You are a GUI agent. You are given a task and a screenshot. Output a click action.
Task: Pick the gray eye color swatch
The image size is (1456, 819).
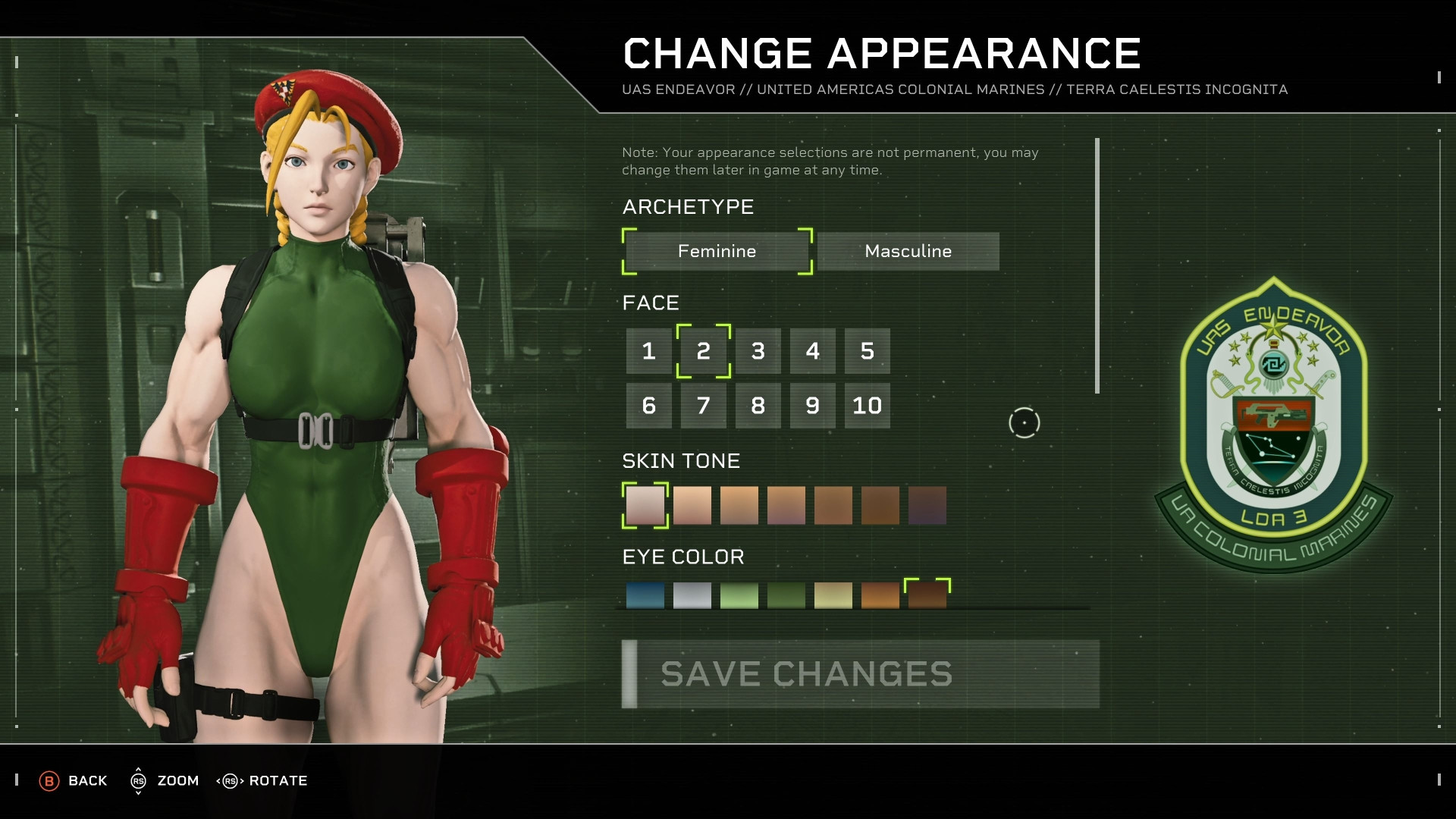tap(692, 595)
